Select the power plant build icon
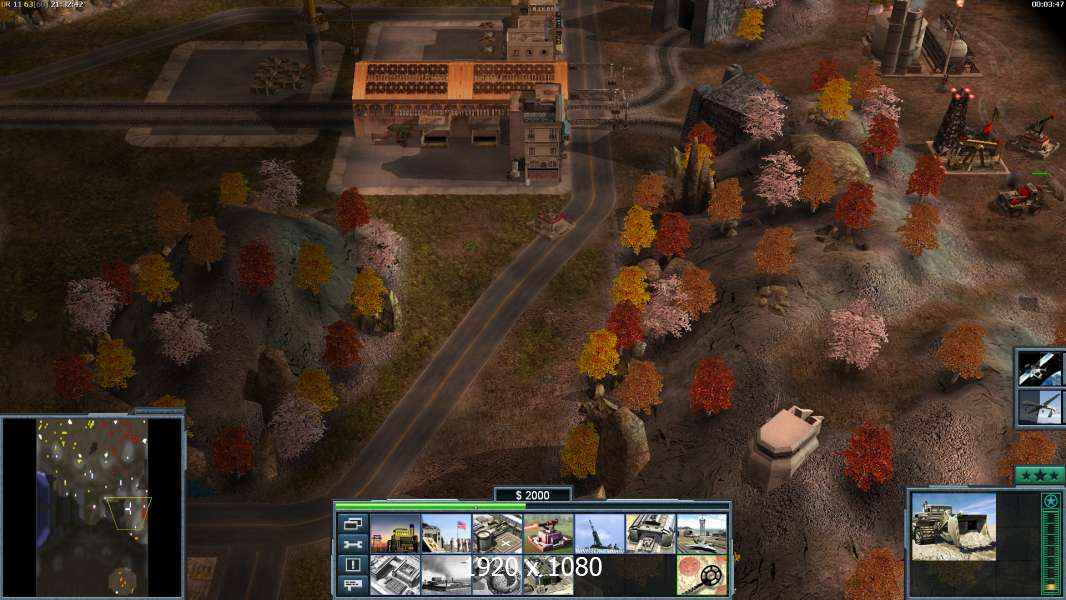The height and width of the screenshot is (600, 1066). [395, 534]
